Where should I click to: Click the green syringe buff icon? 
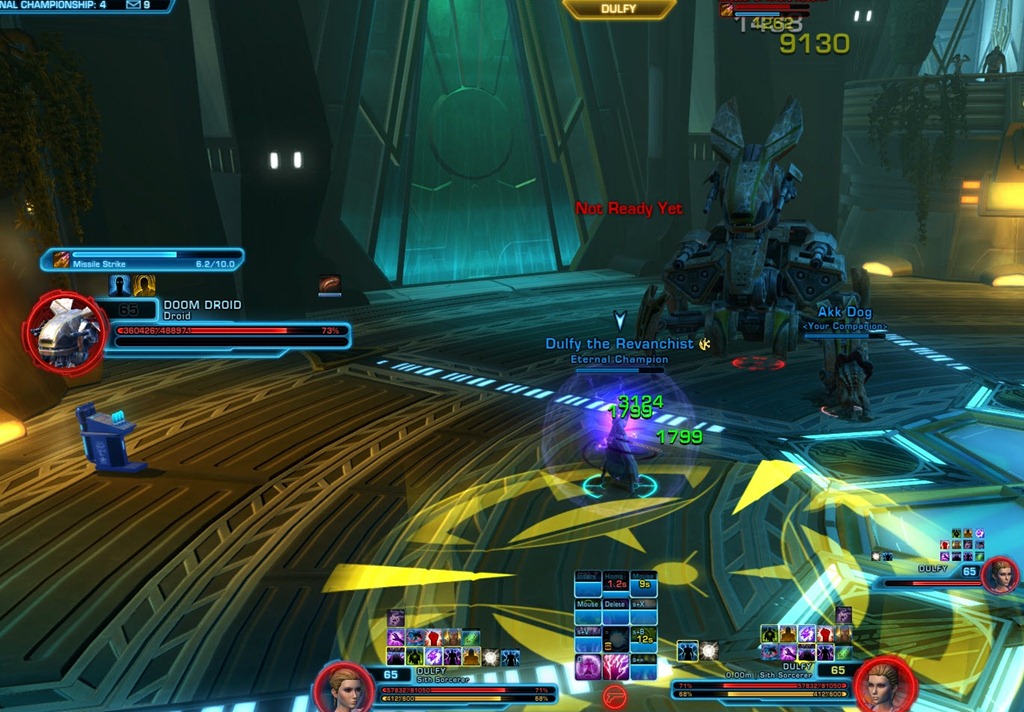coord(472,638)
